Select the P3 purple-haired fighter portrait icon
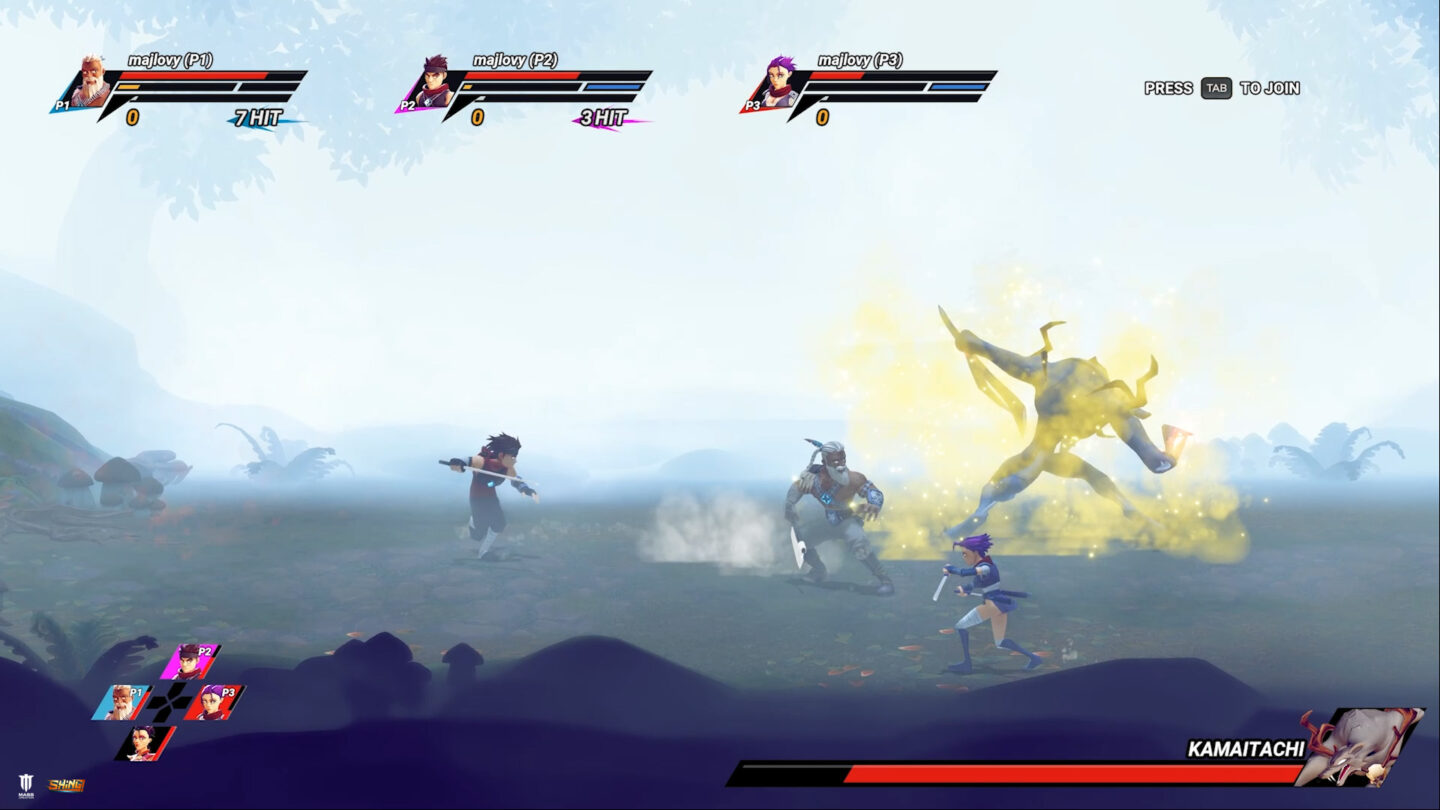The width and height of the screenshot is (1440, 810). point(778,85)
